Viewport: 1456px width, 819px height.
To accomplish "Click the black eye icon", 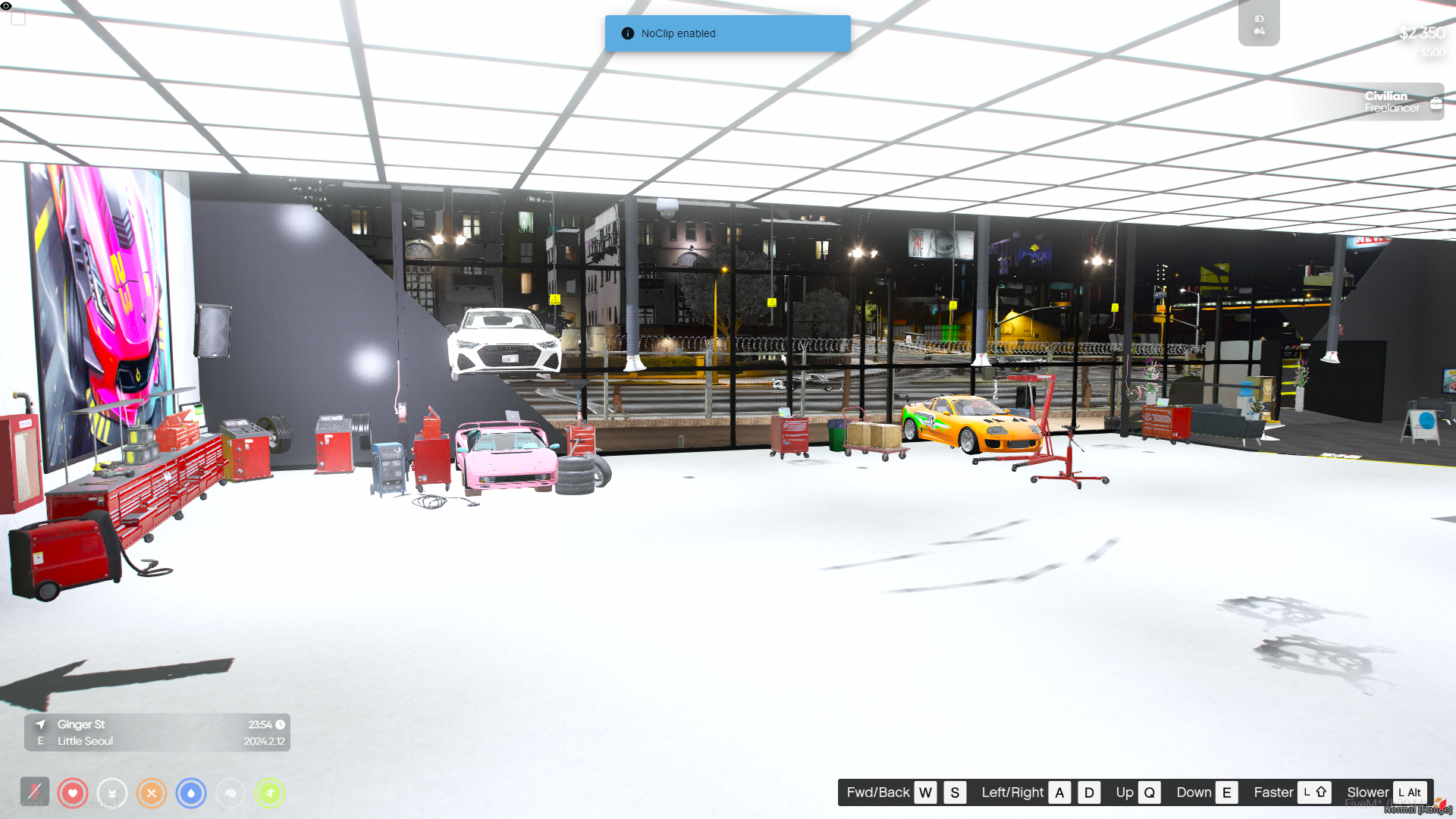I will [x=6, y=6].
